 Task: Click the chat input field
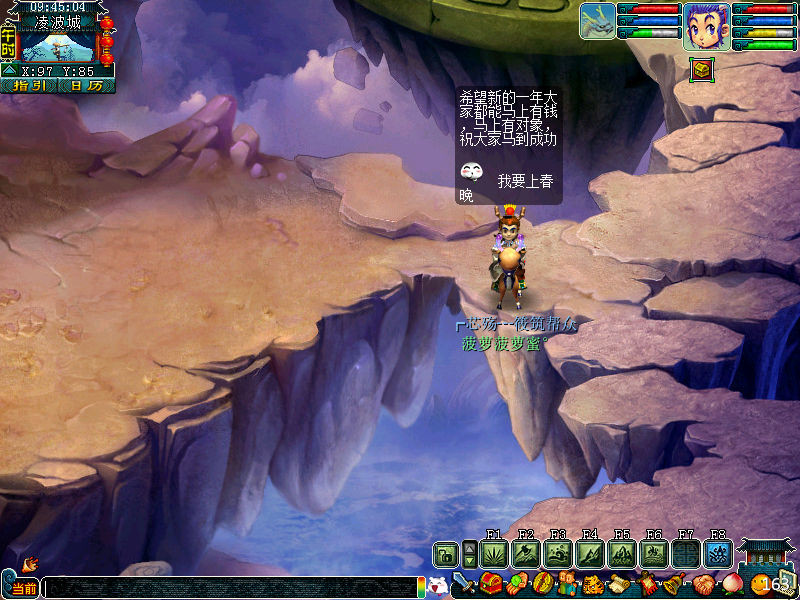[x=230, y=588]
